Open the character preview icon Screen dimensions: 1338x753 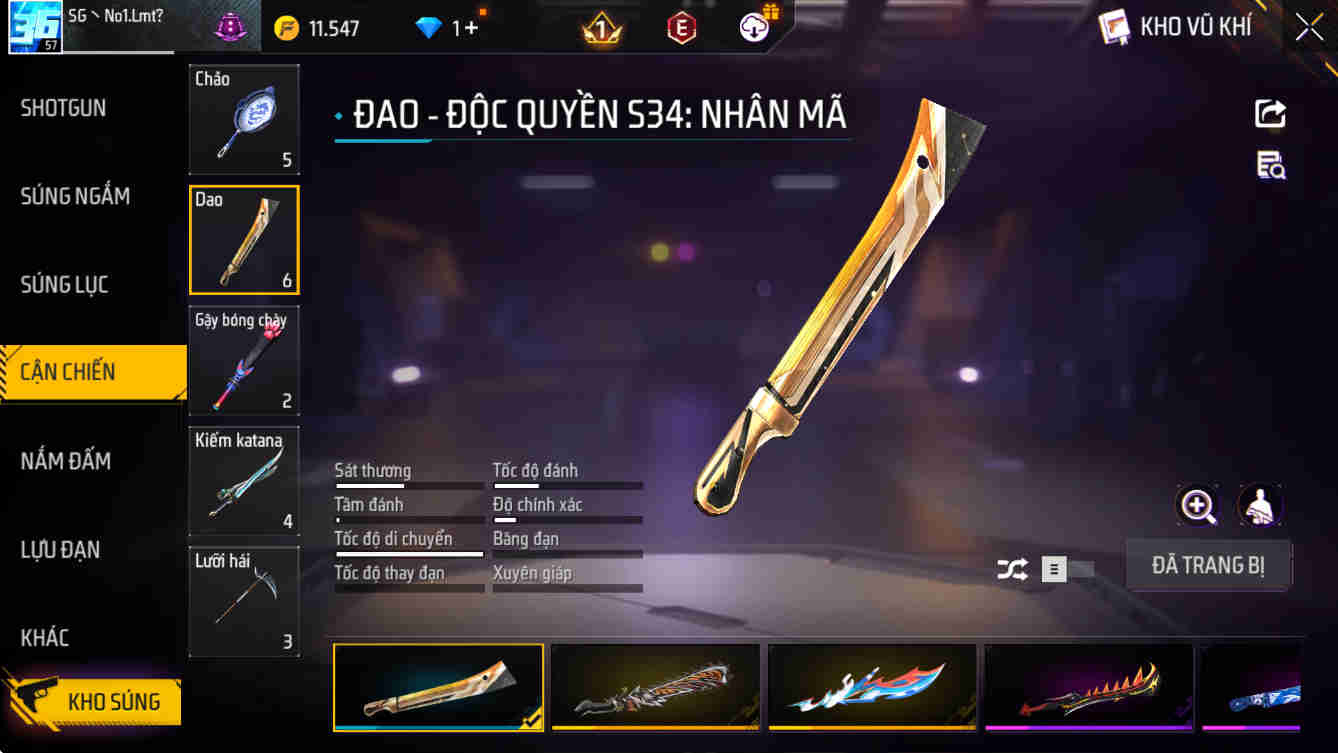coord(1260,507)
